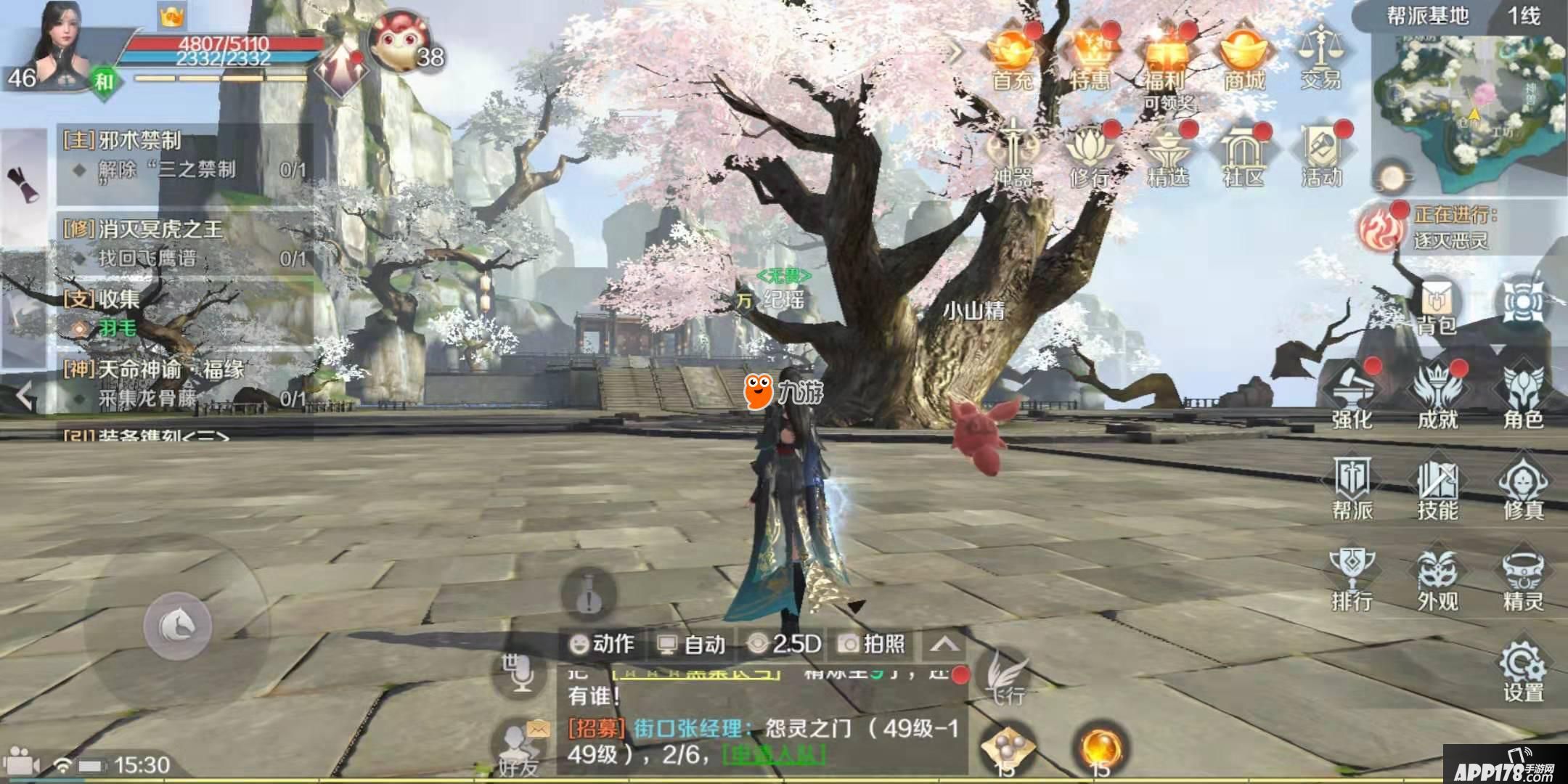Screen dimensions: 1568x784
Task: Open the 外观 appearance menu
Action: pos(1437,579)
